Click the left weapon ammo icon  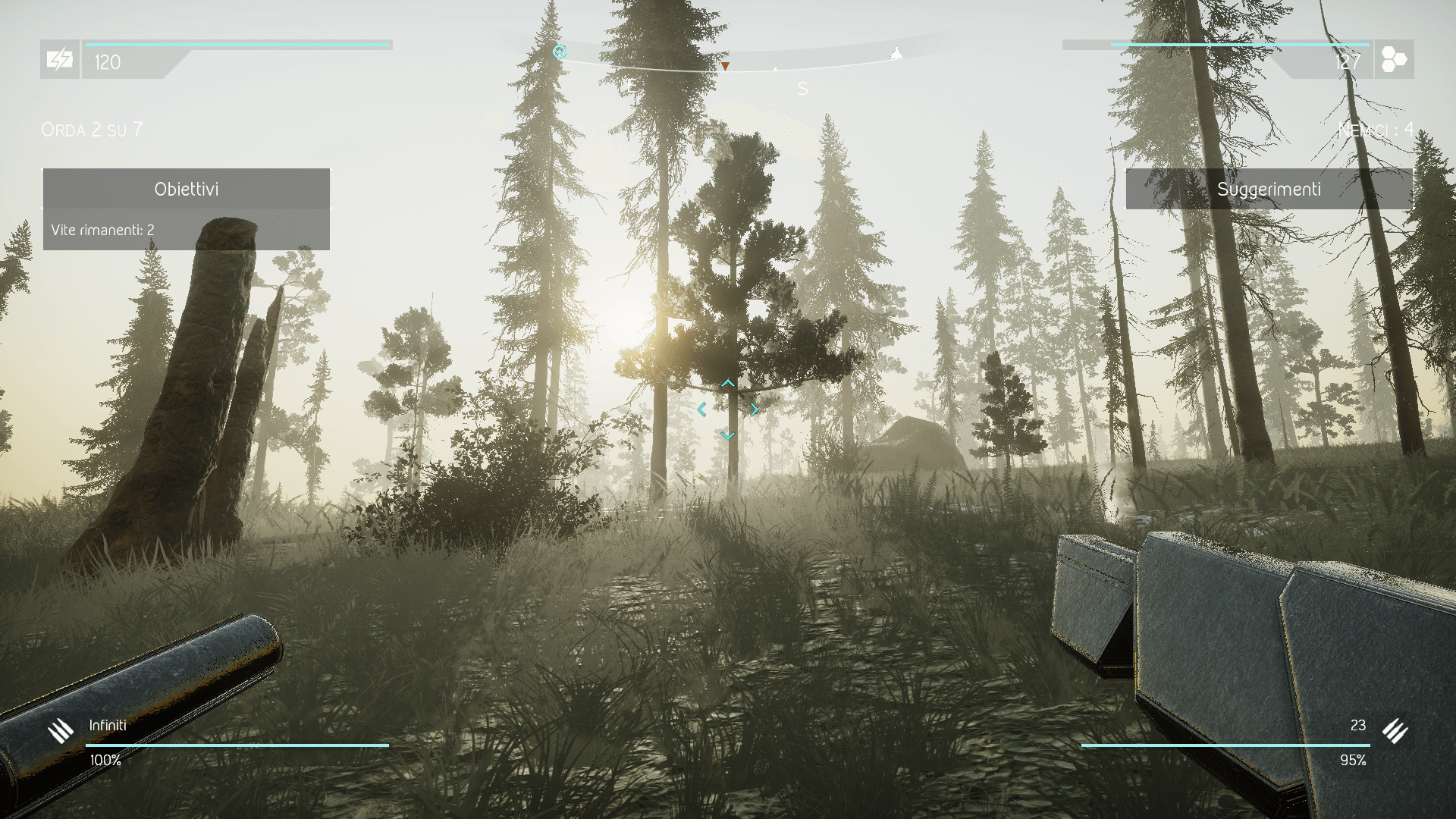pyautogui.click(x=61, y=730)
